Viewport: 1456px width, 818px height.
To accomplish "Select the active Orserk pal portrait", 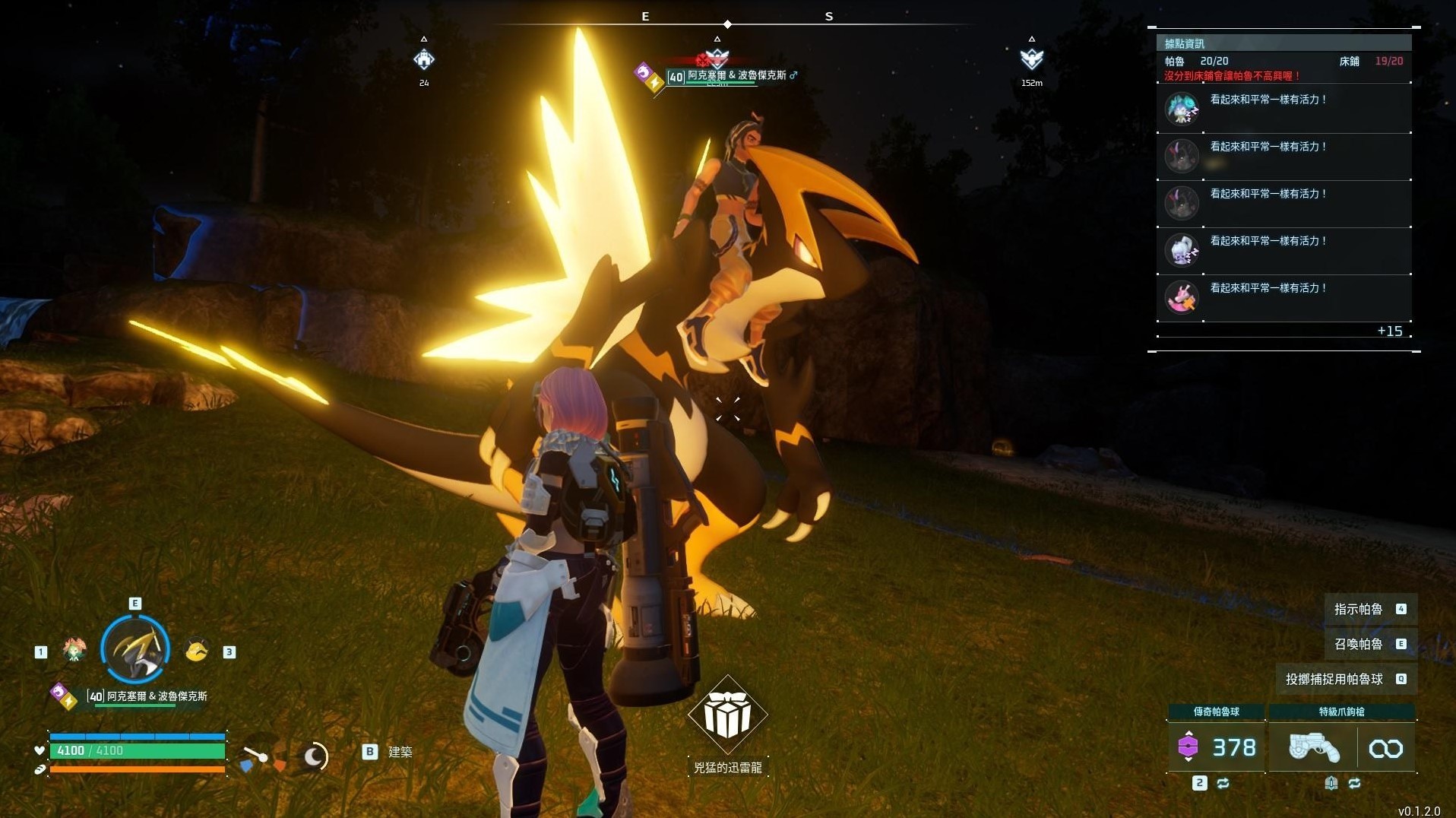I will click(135, 649).
